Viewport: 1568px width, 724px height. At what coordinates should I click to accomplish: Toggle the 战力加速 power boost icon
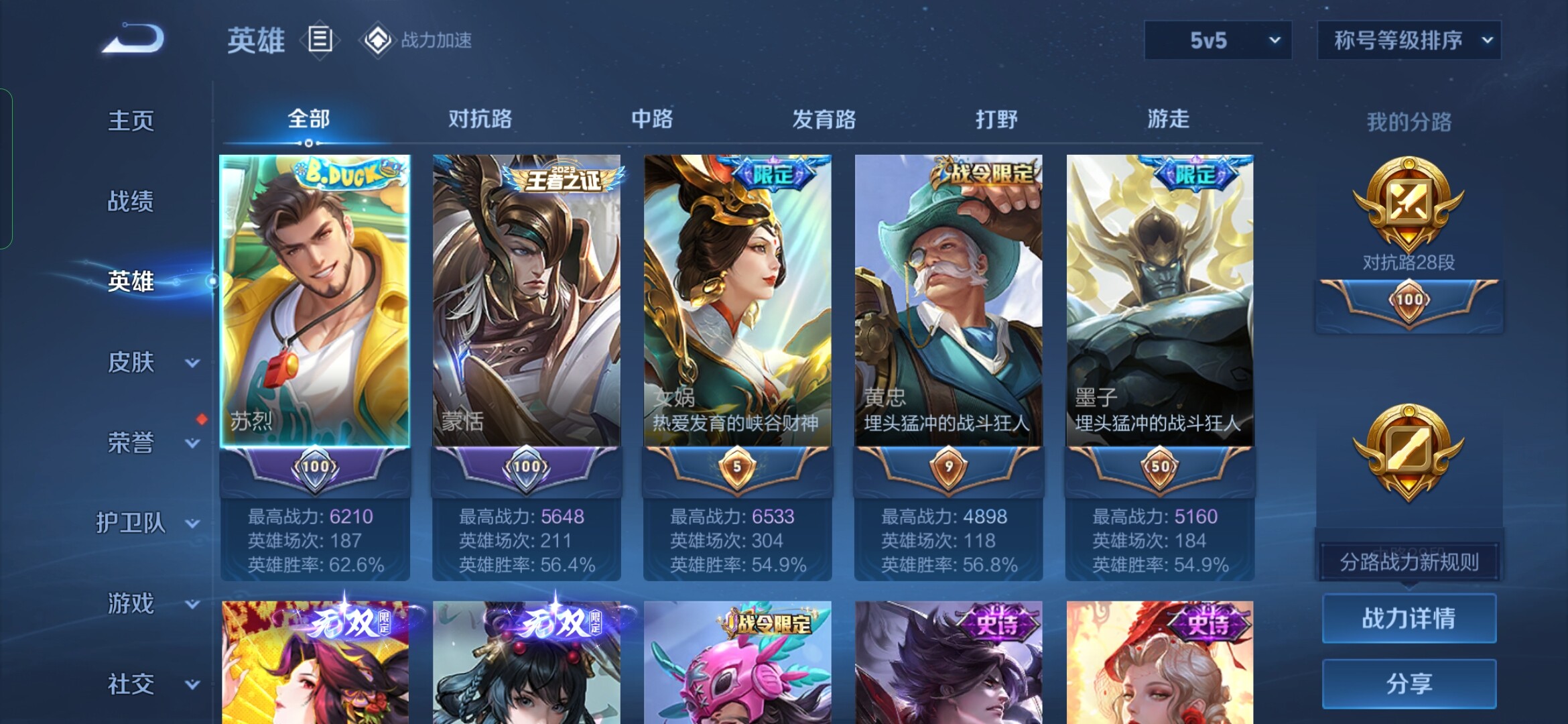[378, 40]
